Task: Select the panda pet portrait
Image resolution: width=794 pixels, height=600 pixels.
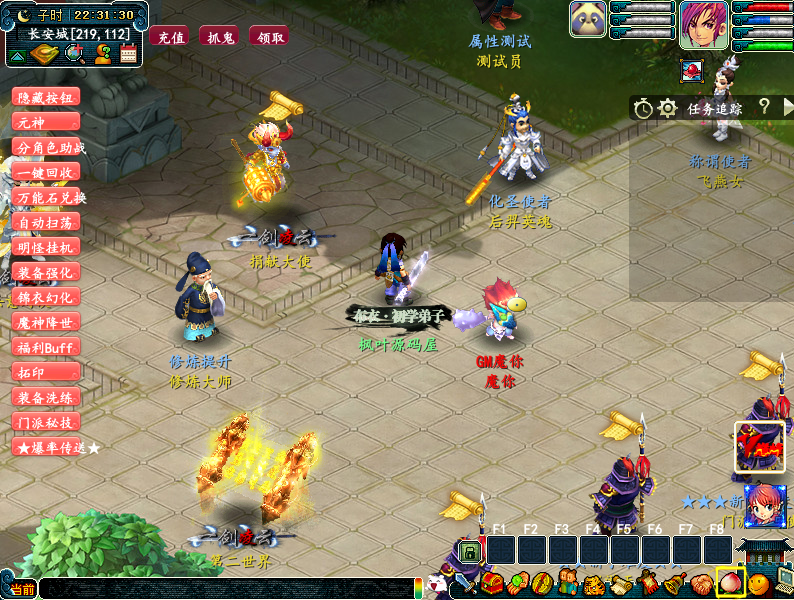Action: pyautogui.click(x=586, y=19)
